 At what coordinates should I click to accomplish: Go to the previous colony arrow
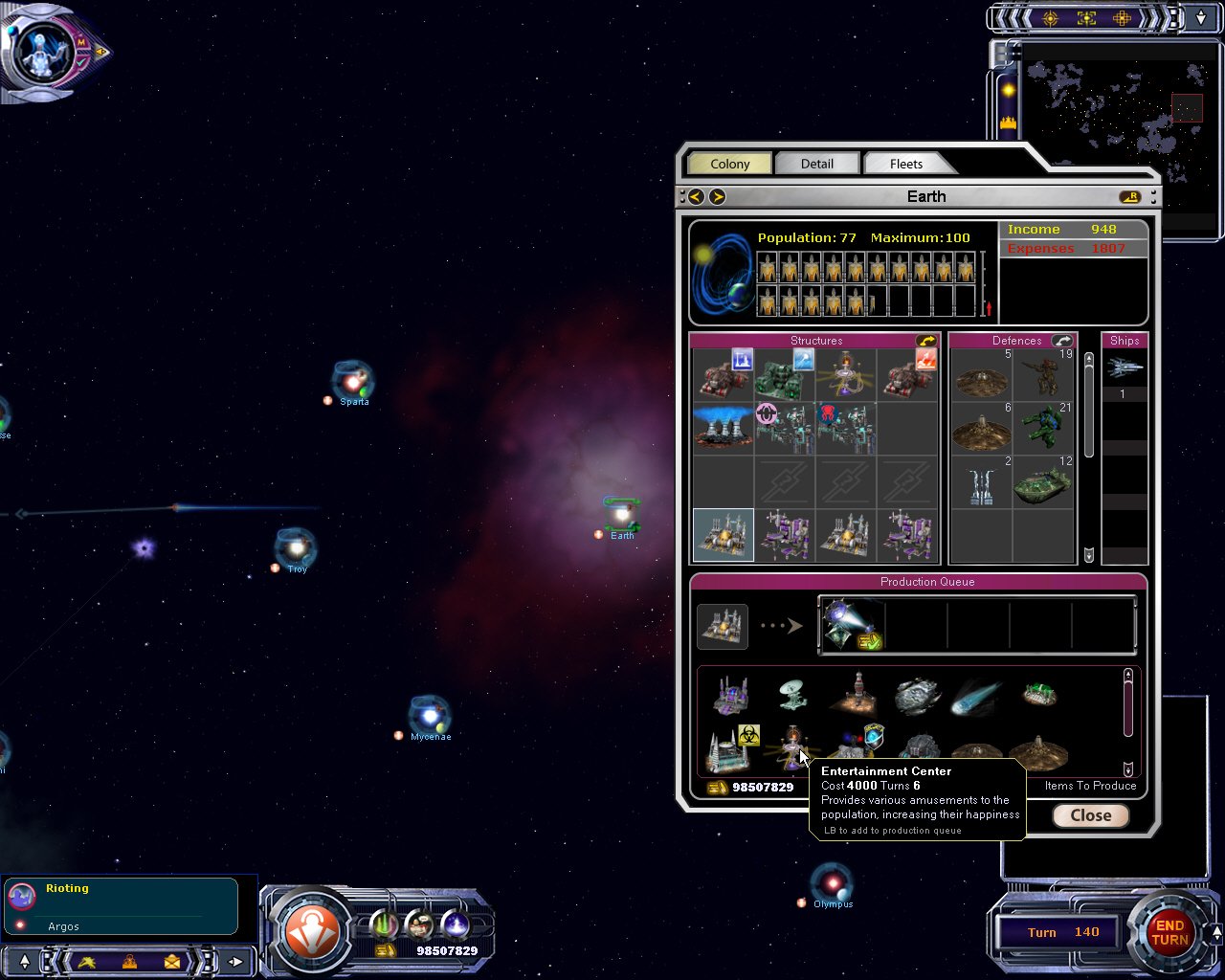point(696,196)
